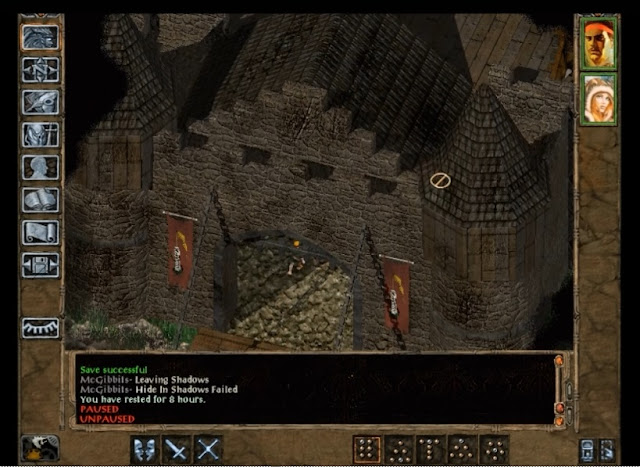Open the priest scroll
Screen dimensions: 640x467
click(x=41, y=232)
